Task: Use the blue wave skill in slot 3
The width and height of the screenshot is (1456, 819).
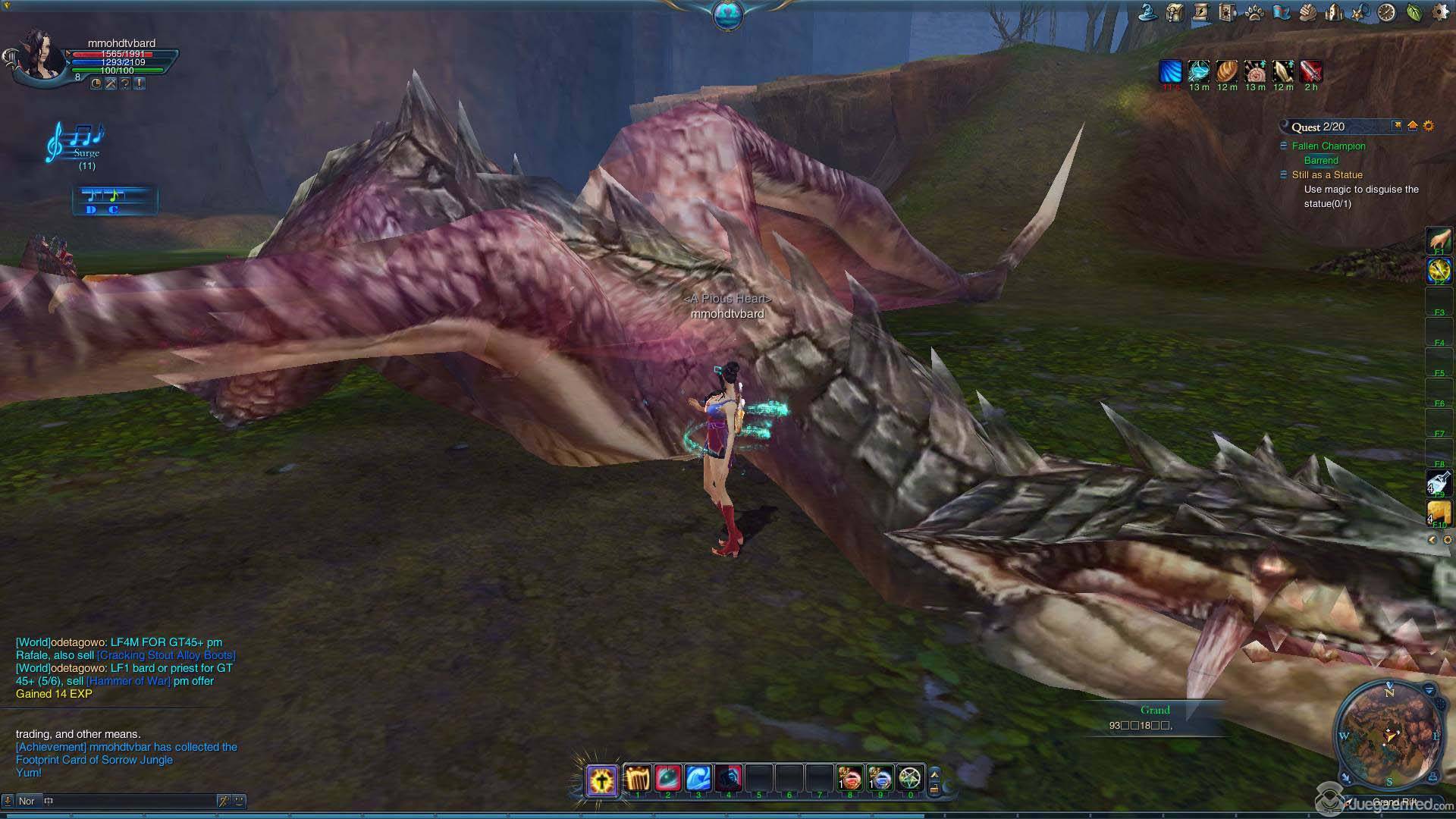Action: click(698, 779)
